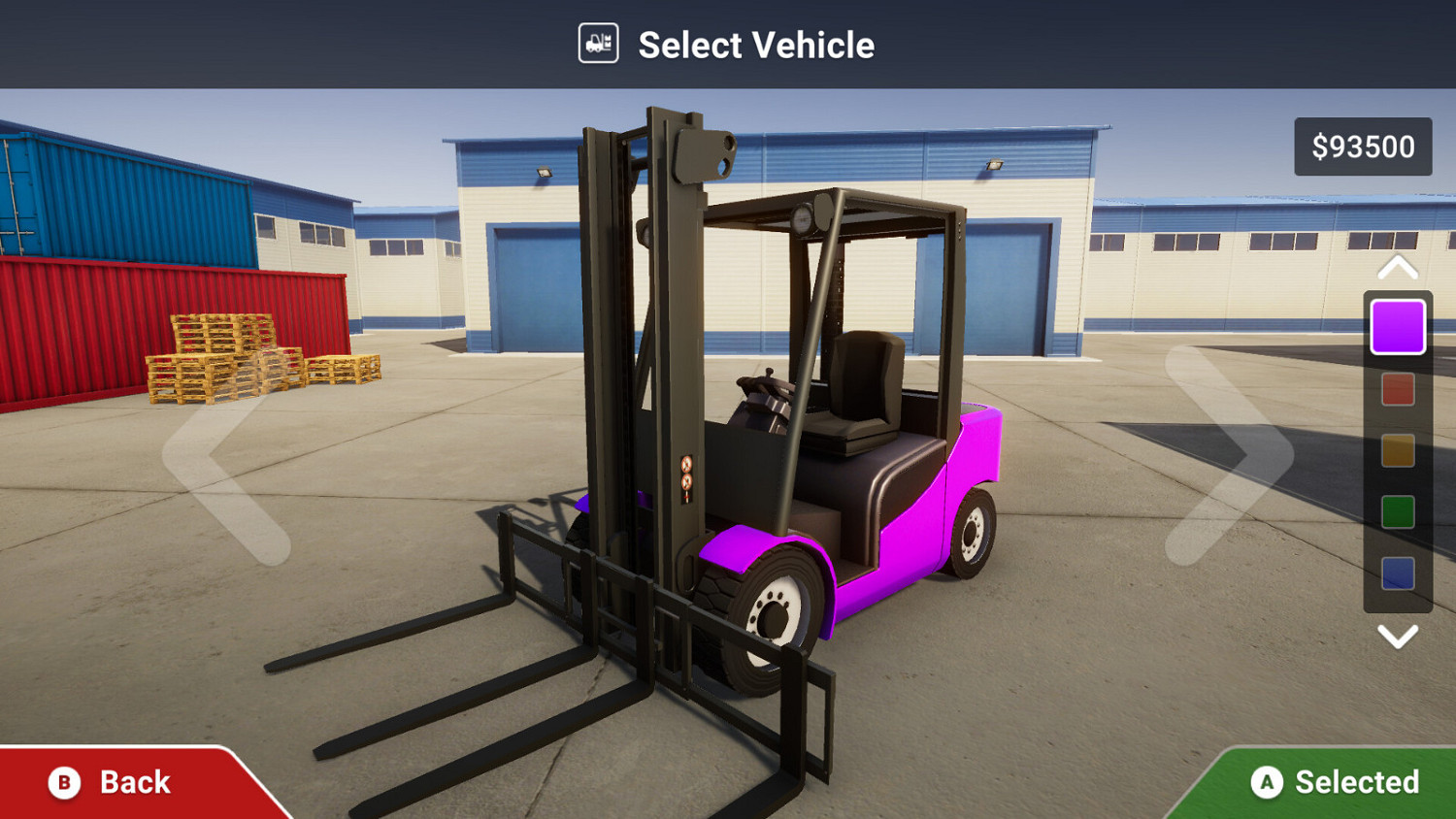The height and width of the screenshot is (819, 1456).
Task: Click the Select Vehicle title
Action: point(756,44)
